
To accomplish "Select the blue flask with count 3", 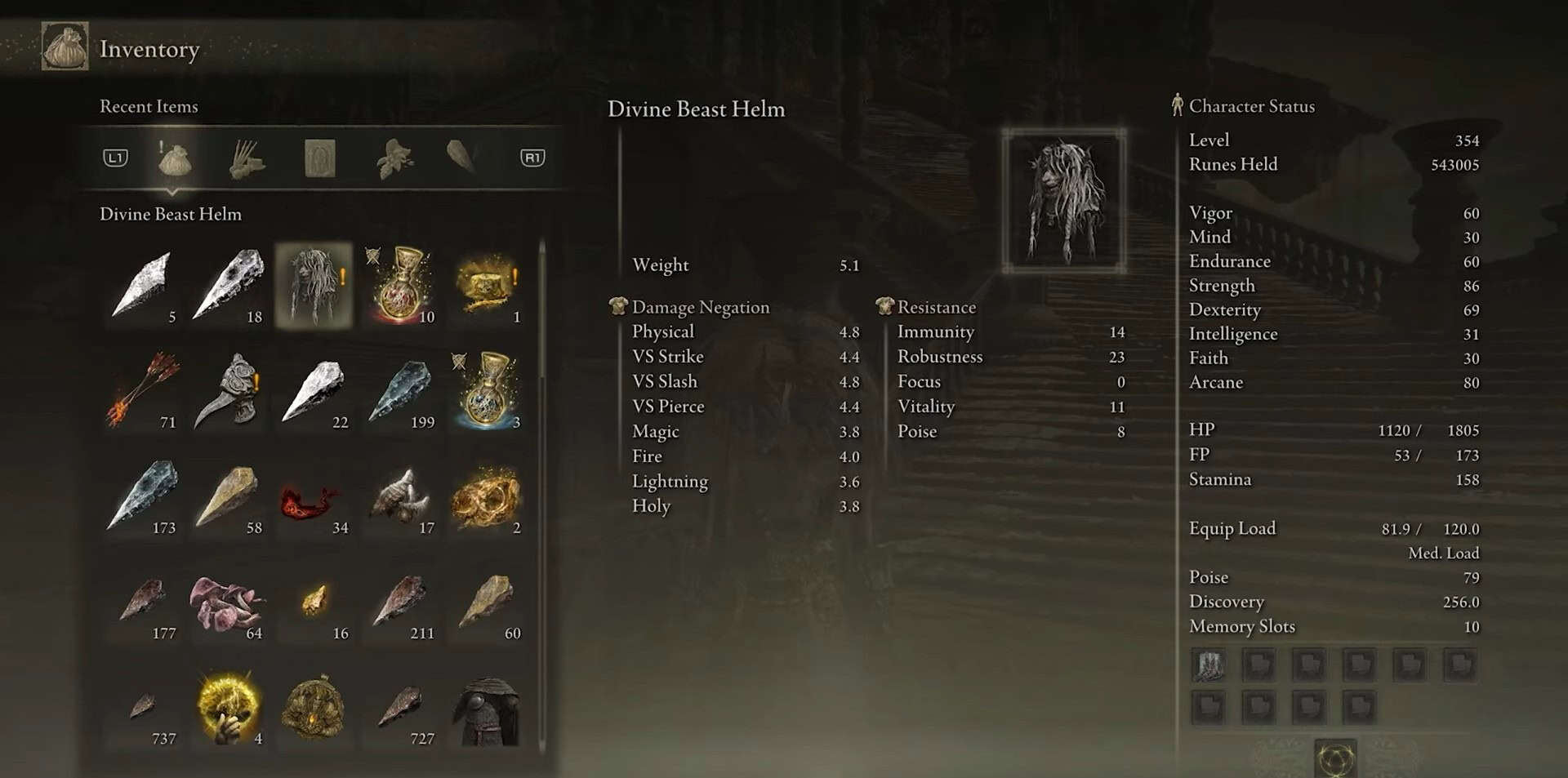I will pyautogui.click(x=487, y=389).
